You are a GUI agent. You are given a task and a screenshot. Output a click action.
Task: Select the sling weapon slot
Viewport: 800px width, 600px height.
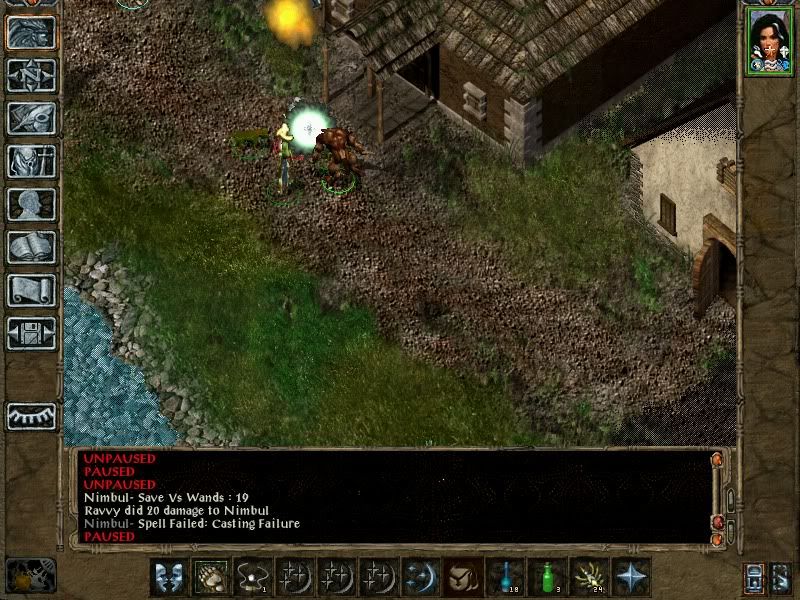253,577
